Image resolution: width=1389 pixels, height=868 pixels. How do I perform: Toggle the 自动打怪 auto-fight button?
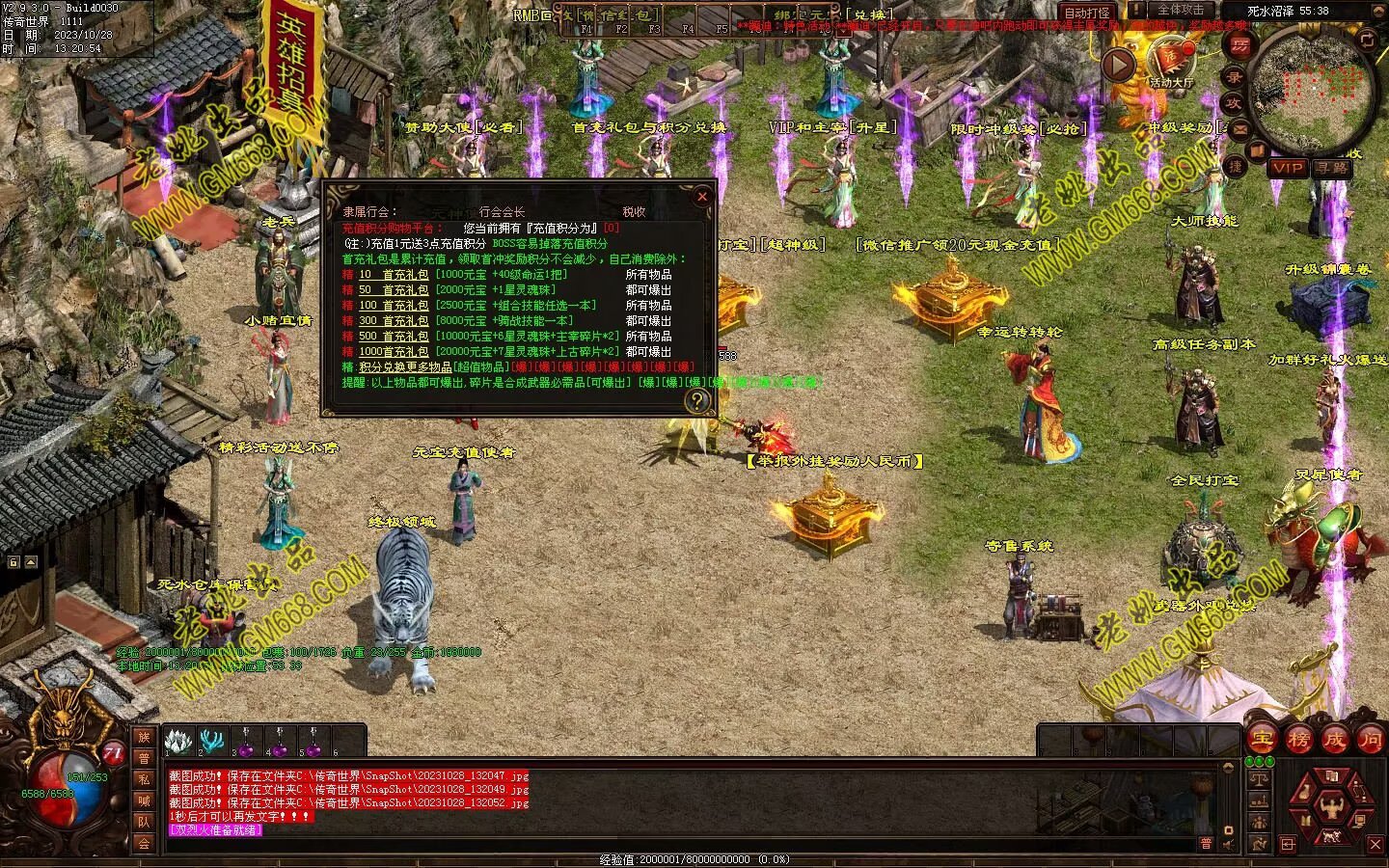pyautogui.click(x=1087, y=13)
